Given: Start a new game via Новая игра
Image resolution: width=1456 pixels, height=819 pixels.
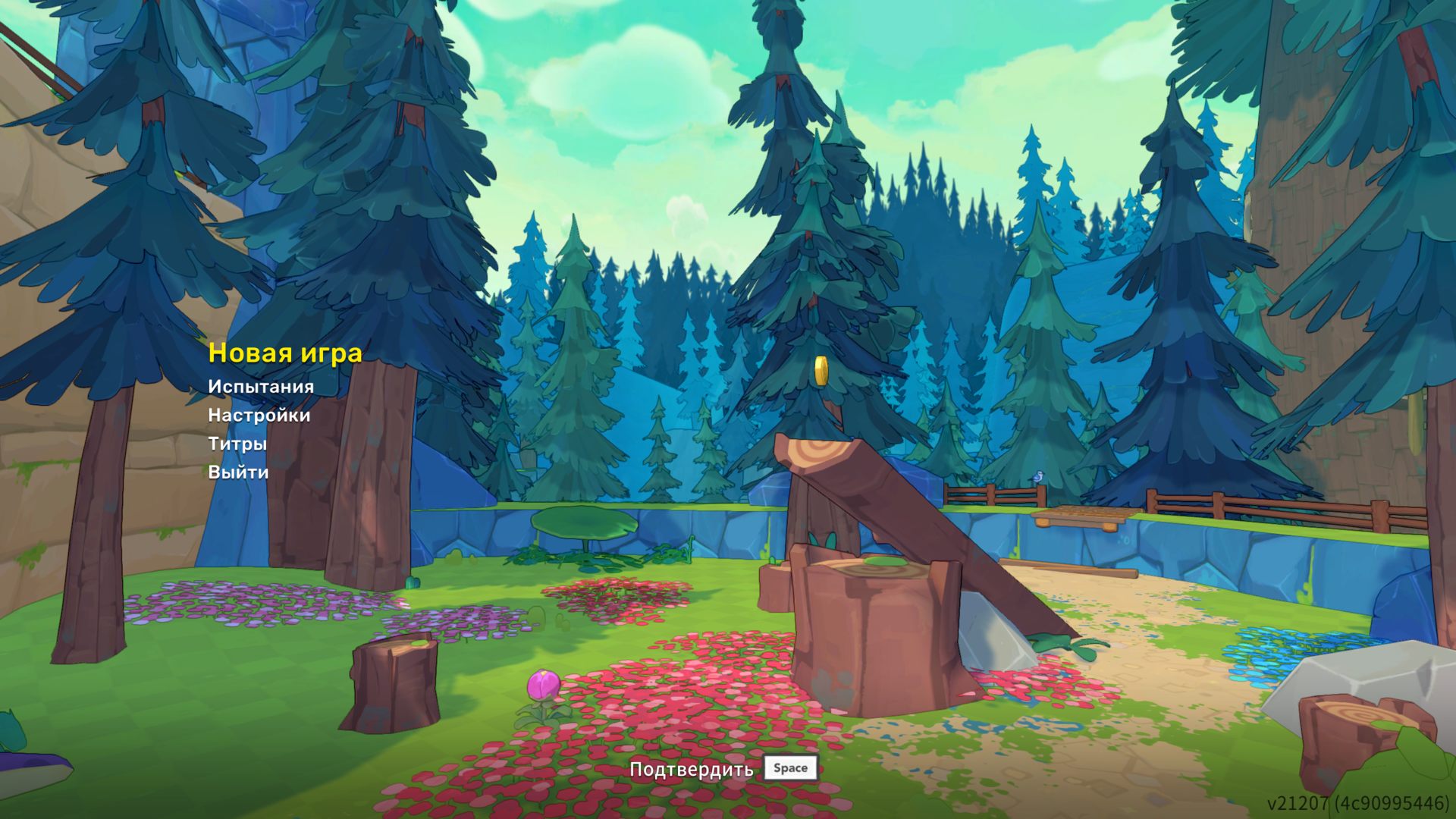Looking at the screenshot, I should point(285,353).
